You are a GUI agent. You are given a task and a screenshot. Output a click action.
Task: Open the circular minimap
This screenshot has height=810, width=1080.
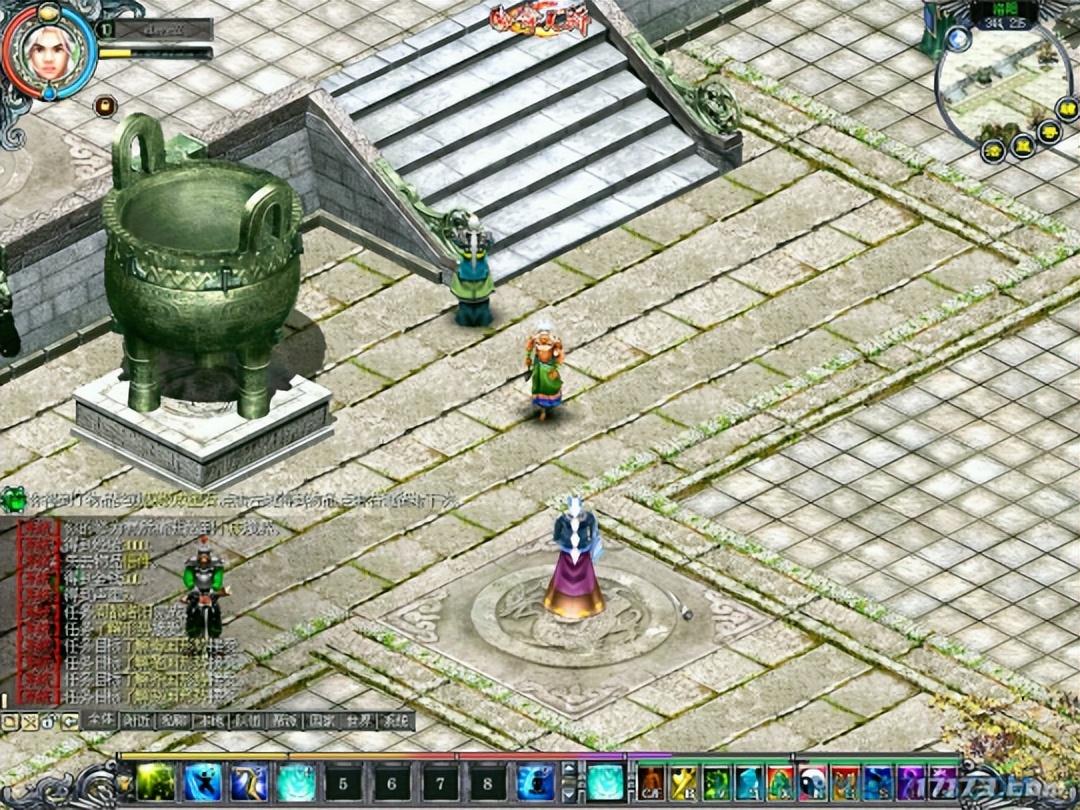(1003, 92)
